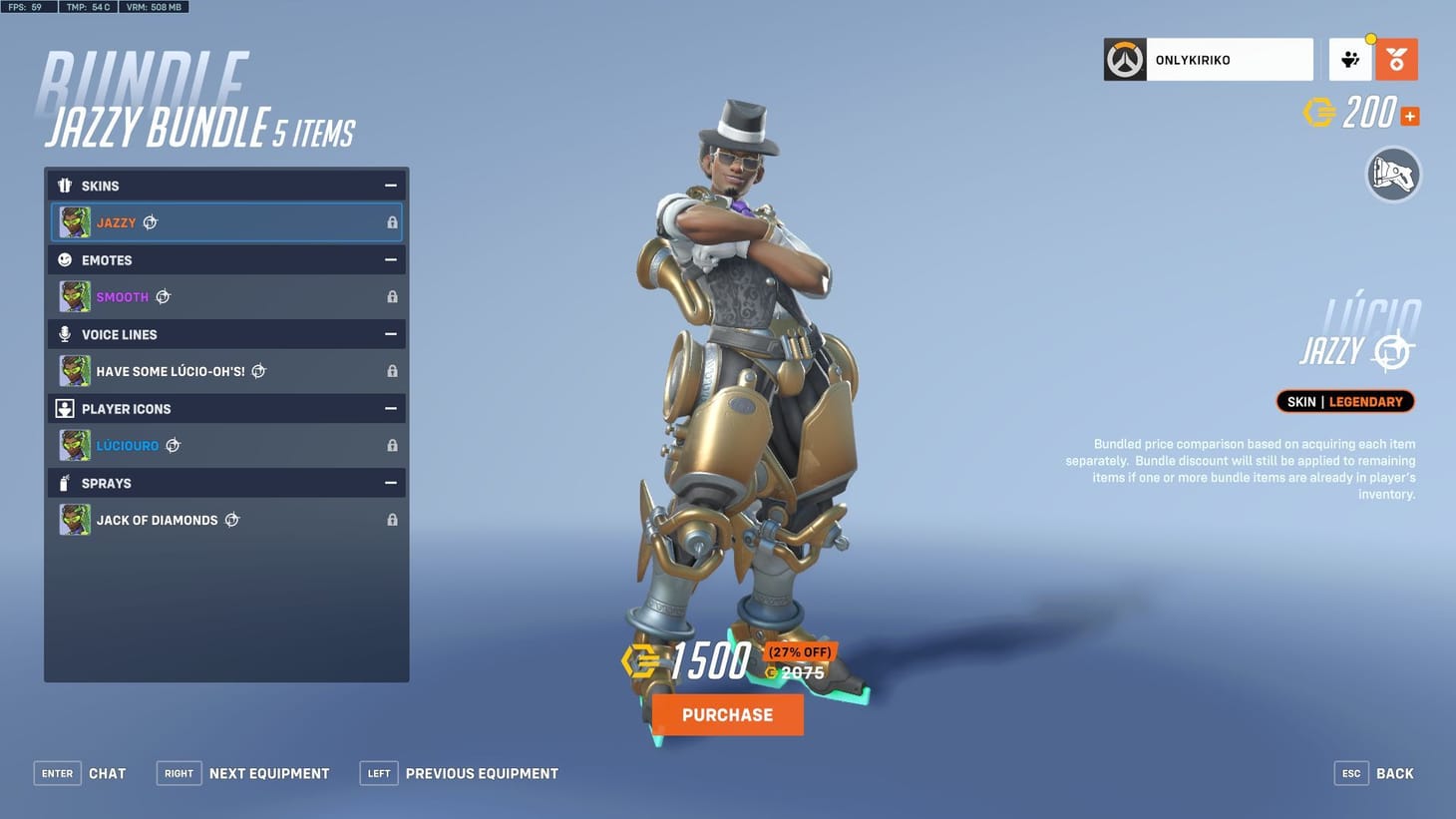This screenshot has width=1456, height=819.
Task: Click the orange plus icon to buy coins
Action: (1409, 115)
